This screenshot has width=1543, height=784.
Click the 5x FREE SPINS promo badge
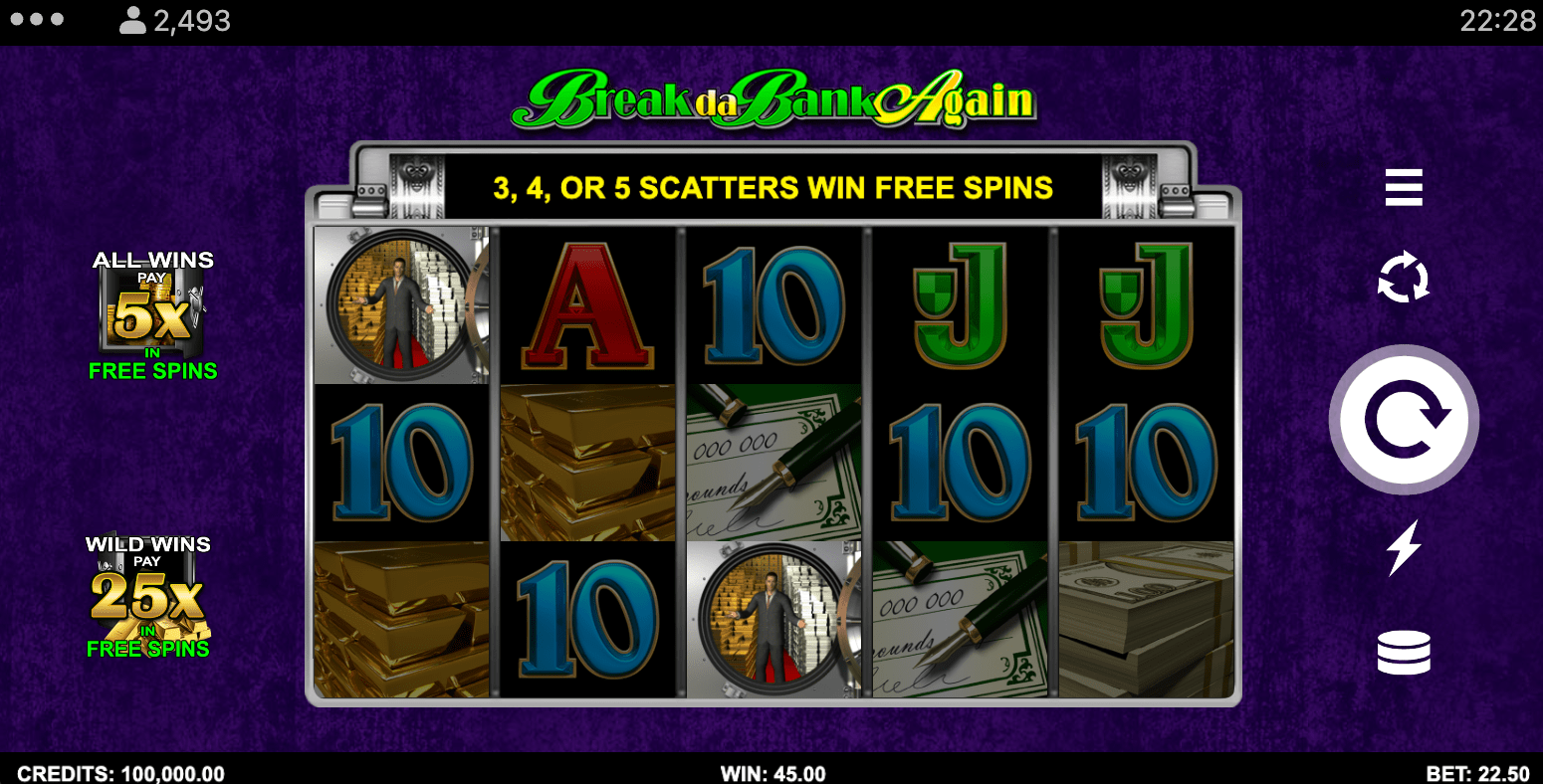coord(151,313)
